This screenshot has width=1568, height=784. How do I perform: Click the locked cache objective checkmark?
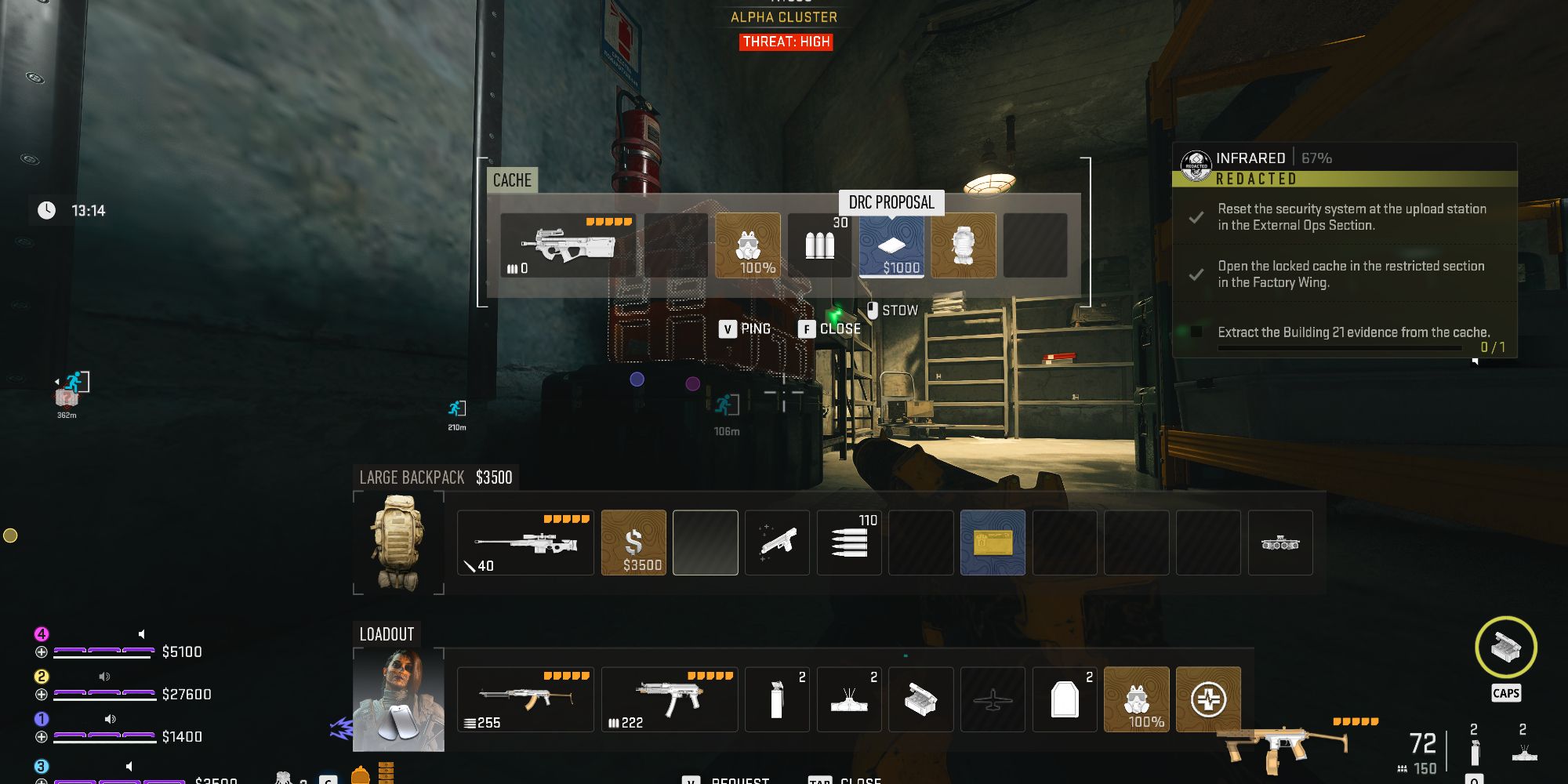[1196, 275]
